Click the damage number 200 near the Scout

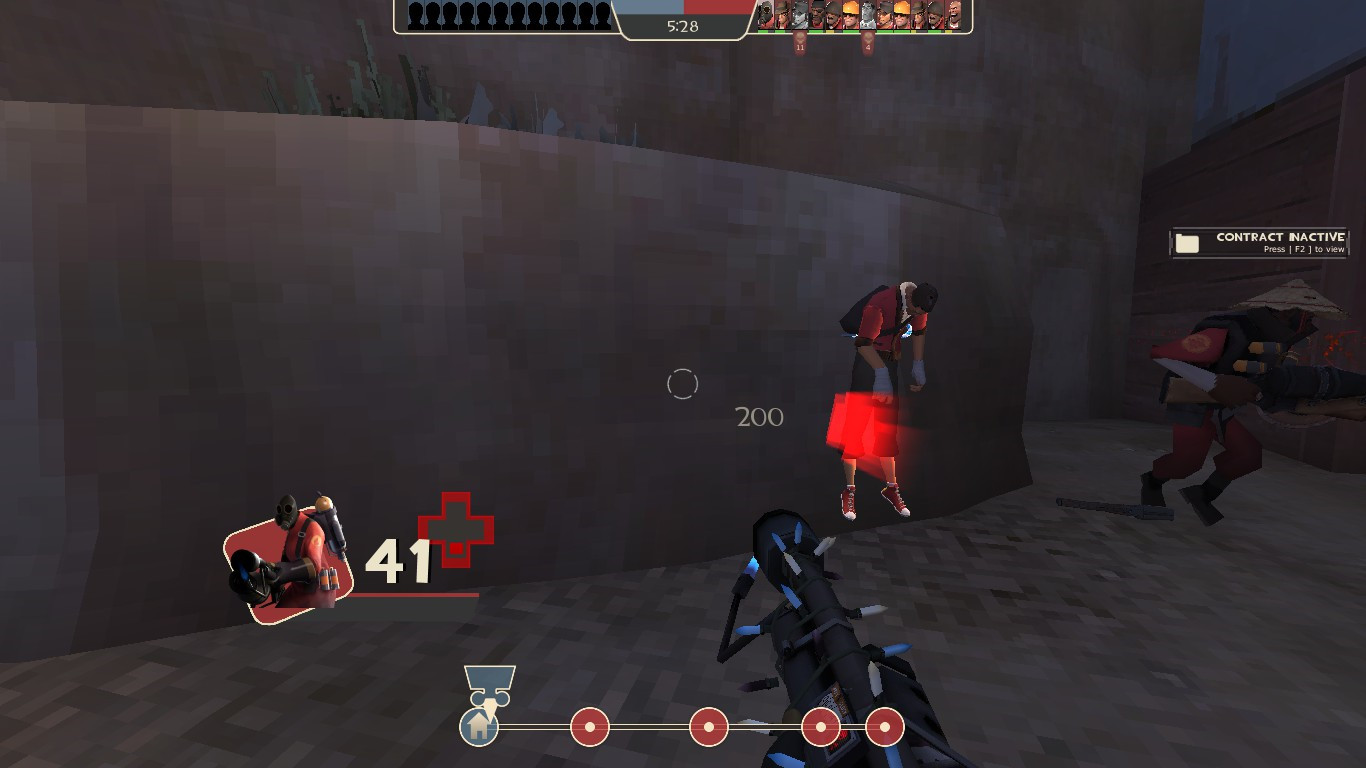tap(759, 417)
